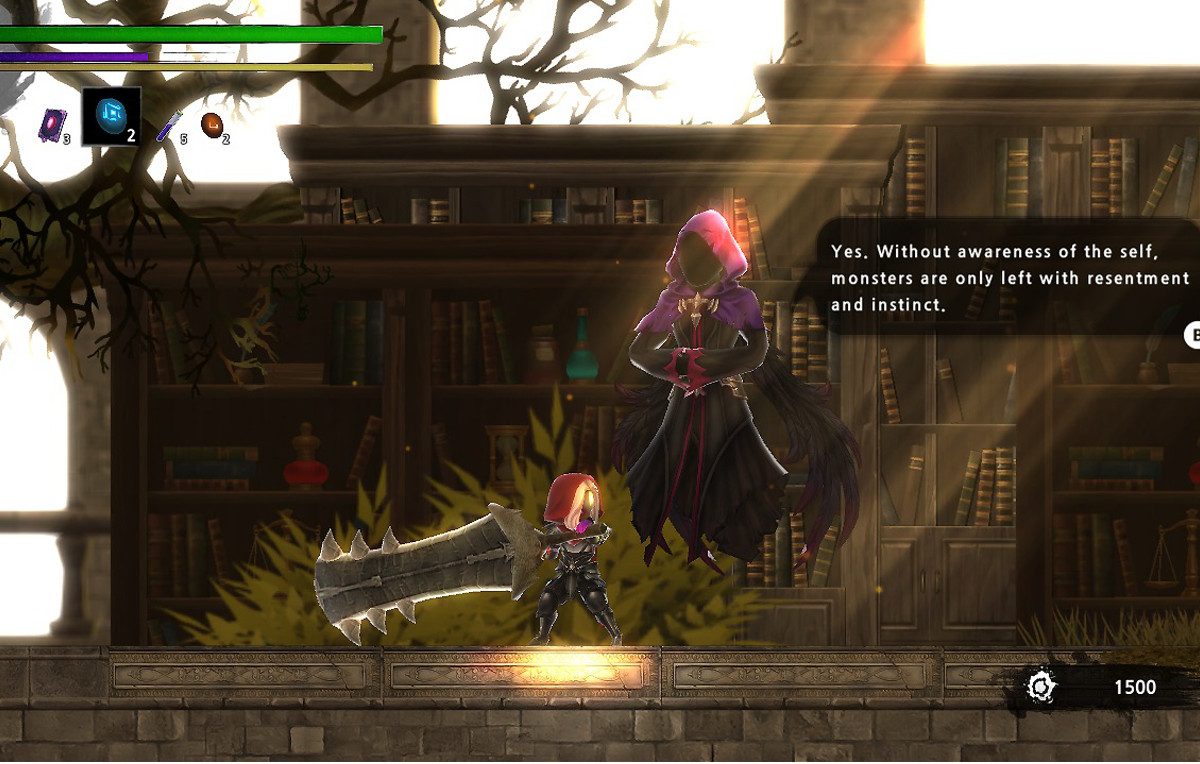Choose the blue rune stone item

tap(110, 116)
